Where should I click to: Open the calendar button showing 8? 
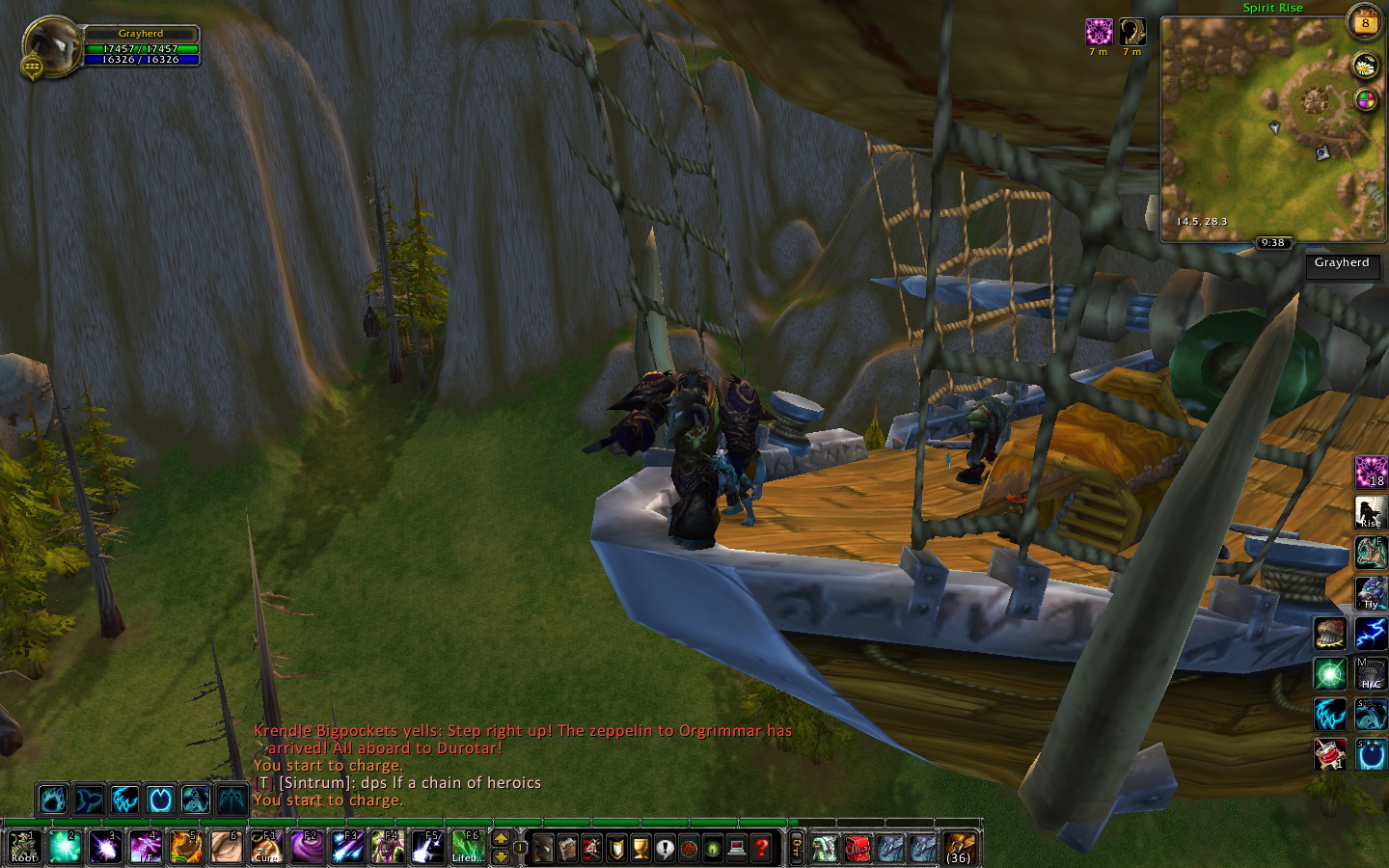pyautogui.click(x=1365, y=23)
